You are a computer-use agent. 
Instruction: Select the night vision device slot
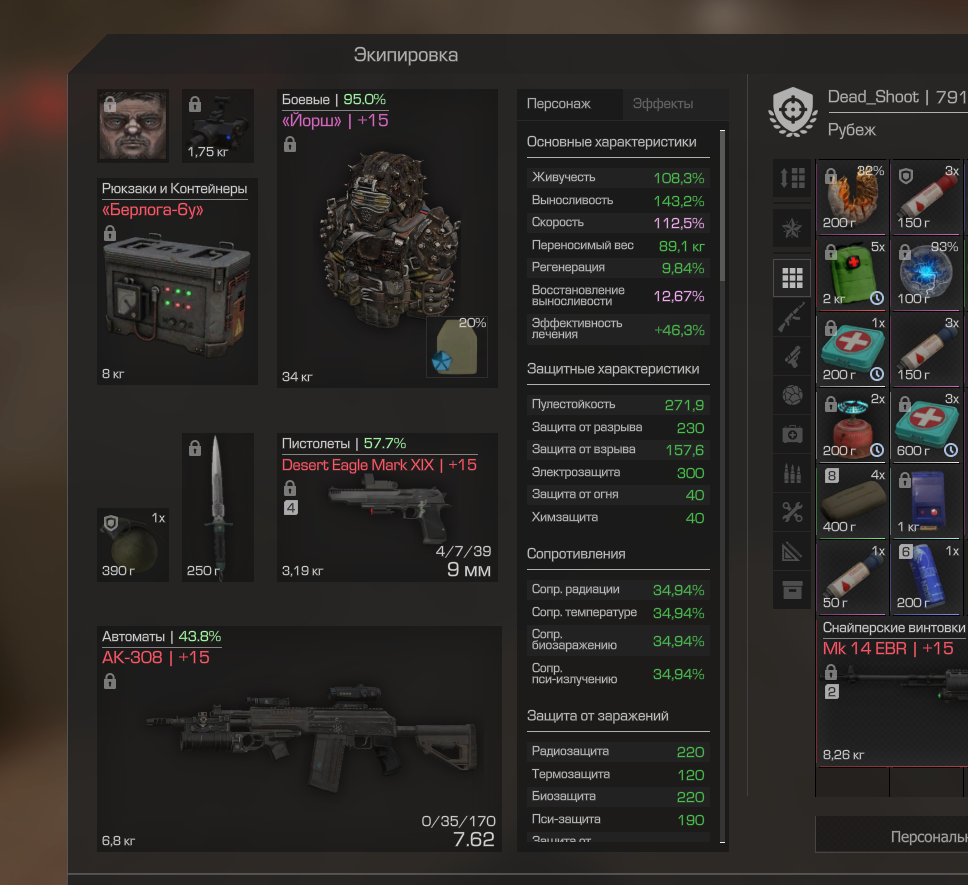point(218,126)
